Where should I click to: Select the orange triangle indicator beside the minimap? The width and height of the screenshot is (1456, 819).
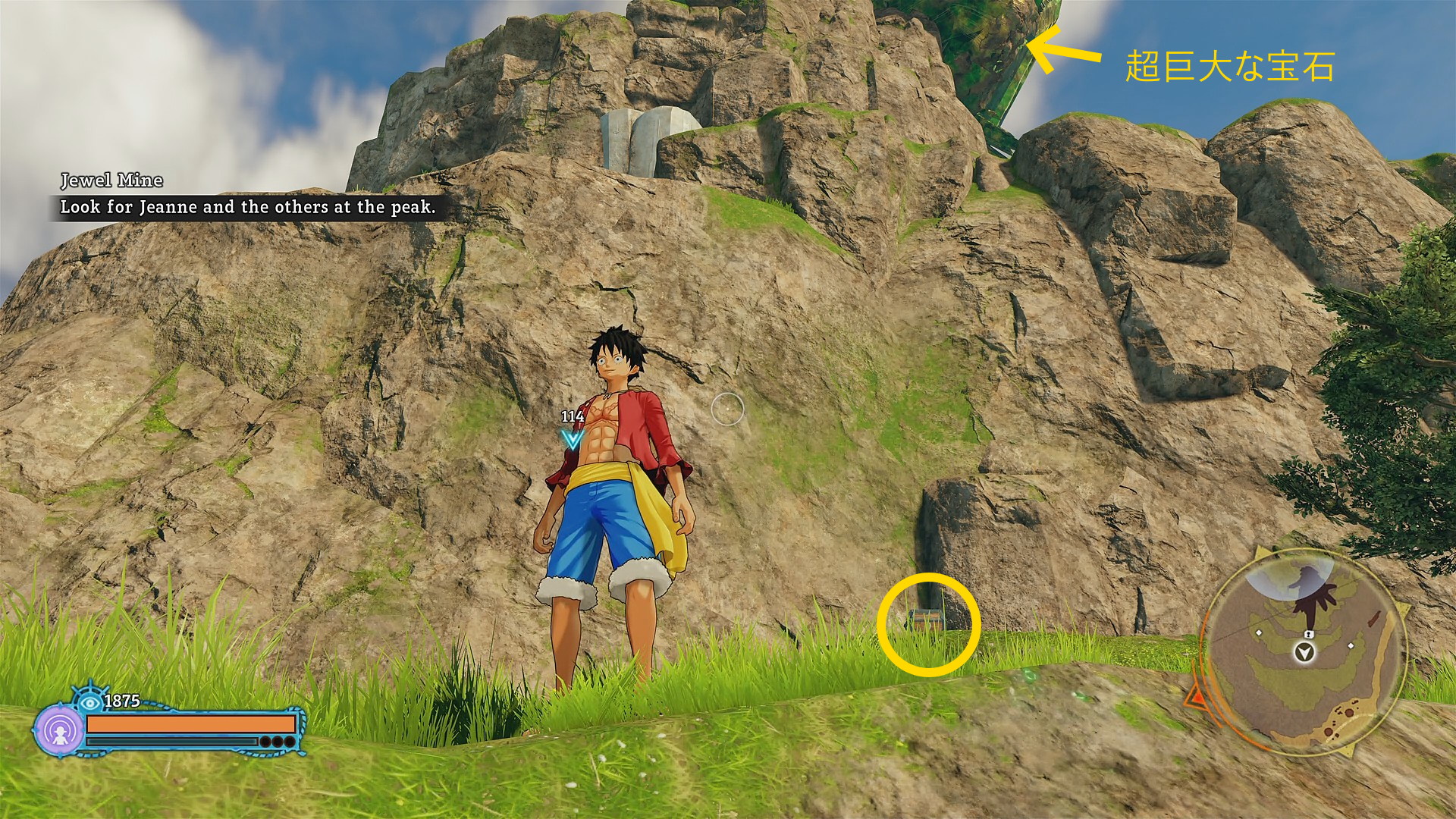click(x=1197, y=696)
